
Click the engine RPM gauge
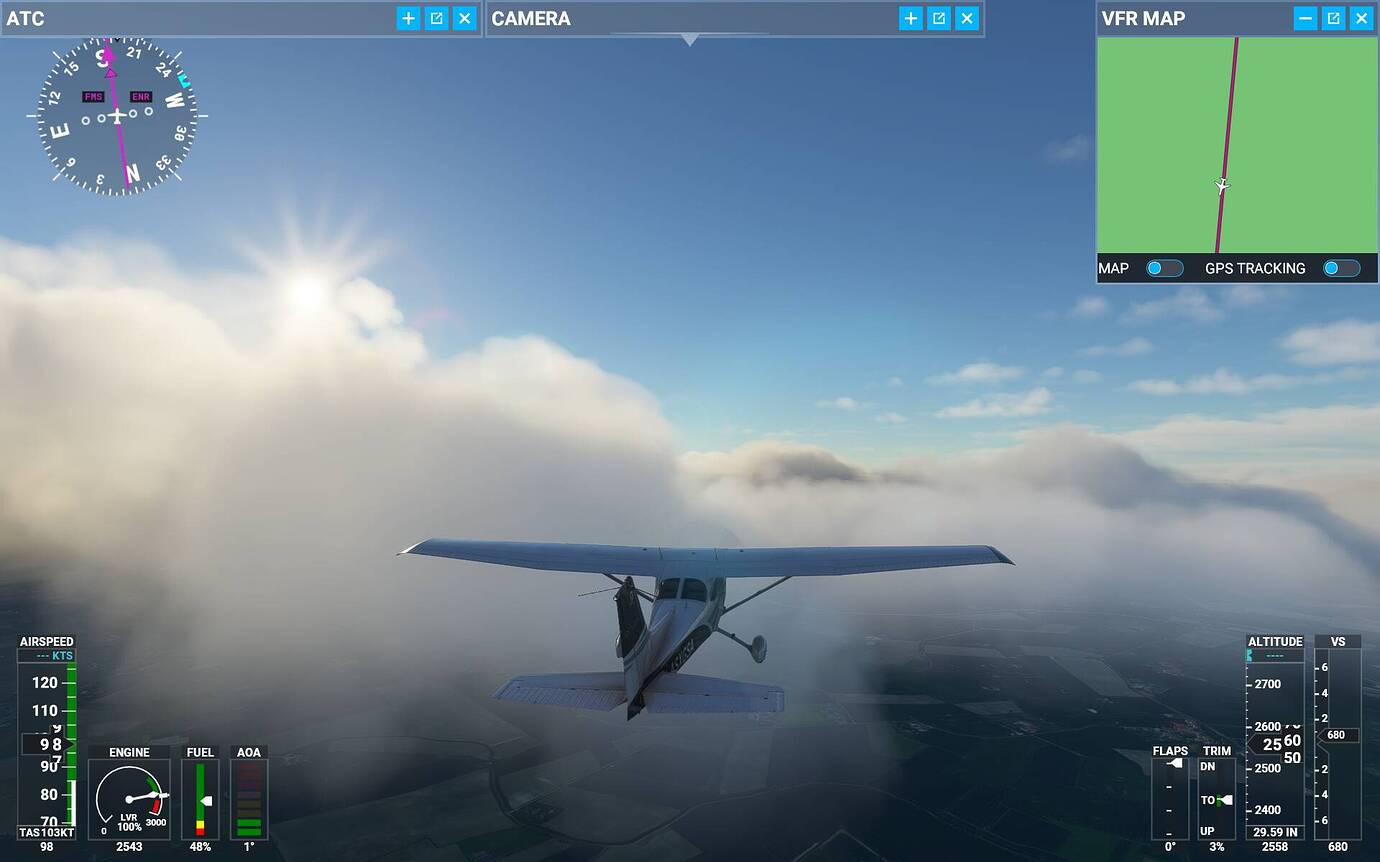pyautogui.click(x=128, y=800)
